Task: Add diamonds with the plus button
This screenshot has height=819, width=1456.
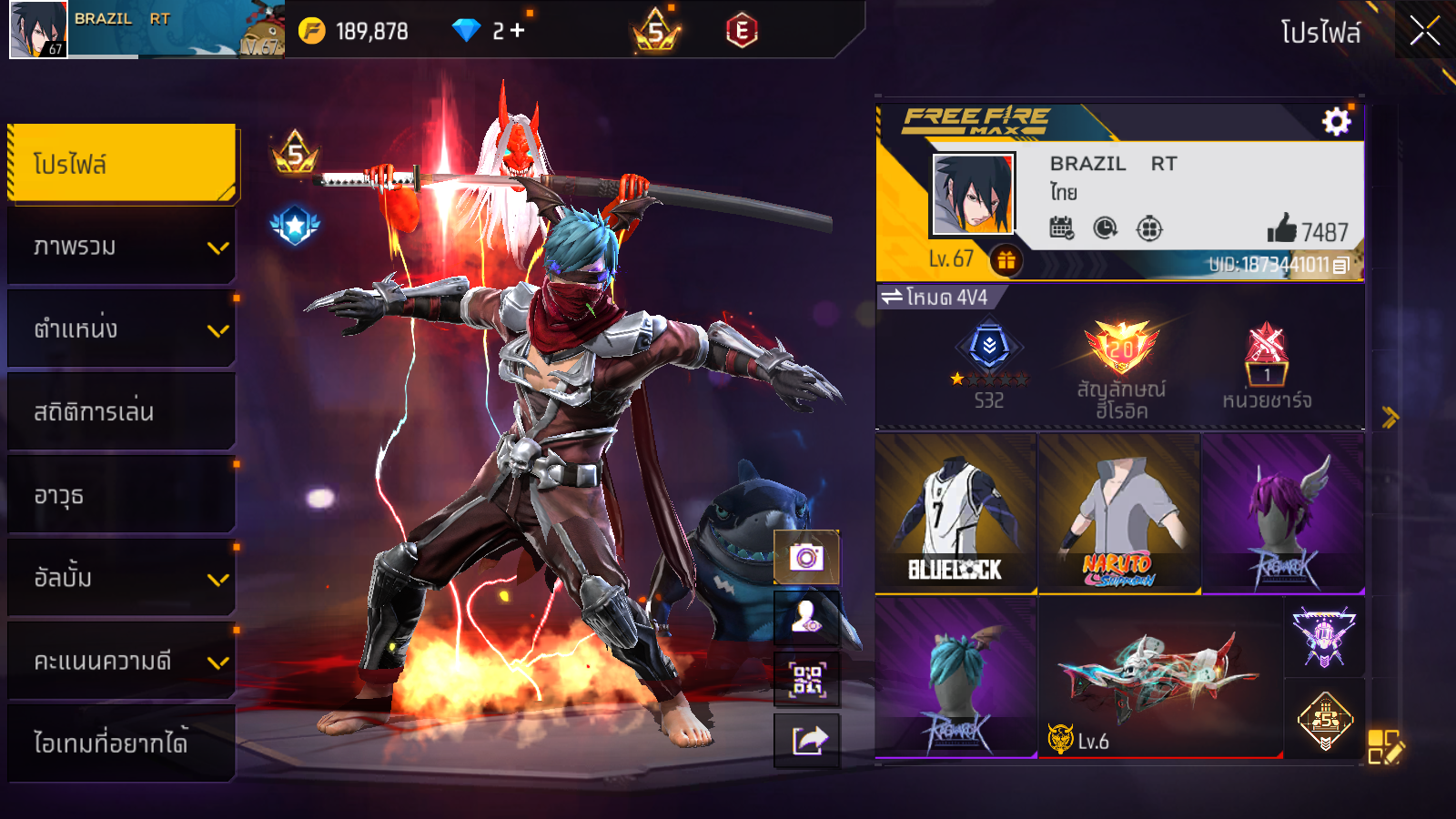Action: (518, 31)
